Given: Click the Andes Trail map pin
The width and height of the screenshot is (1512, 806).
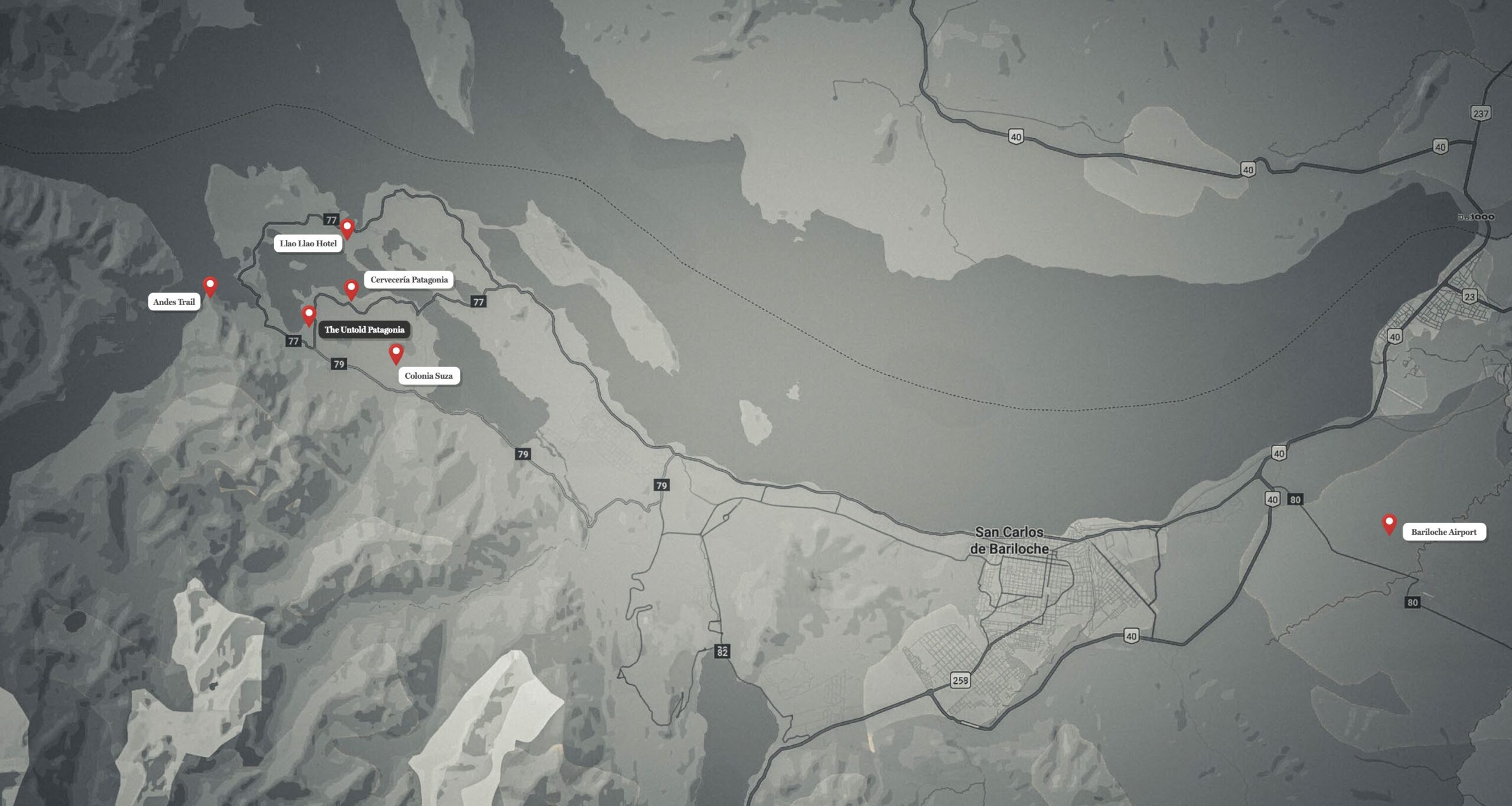Looking at the screenshot, I should pos(210,287).
